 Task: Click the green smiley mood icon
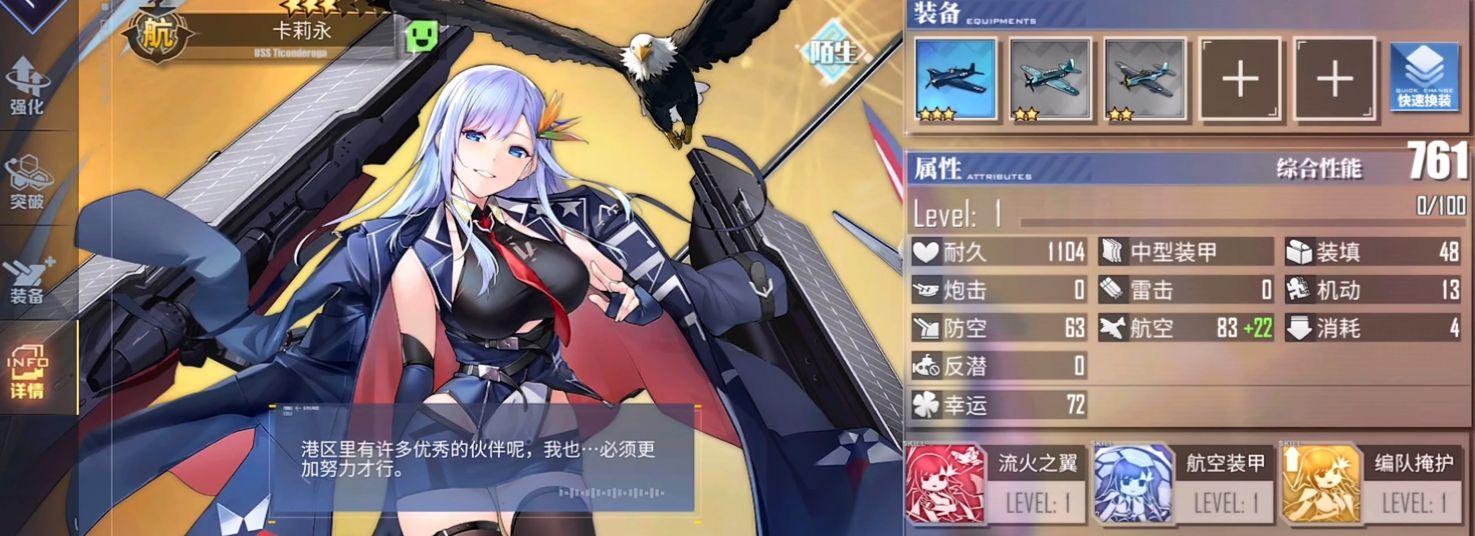coord(422,37)
